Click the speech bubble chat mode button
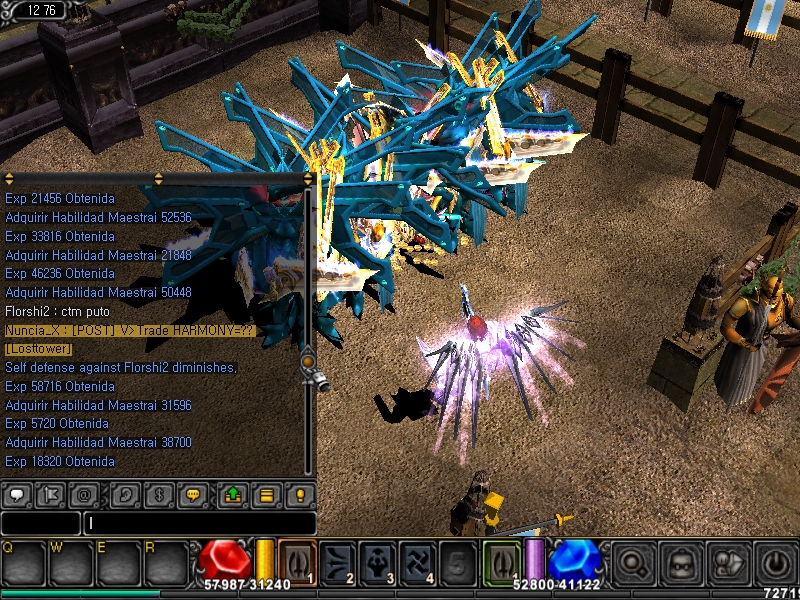This screenshot has height=600, width=800. pos(17,495)
